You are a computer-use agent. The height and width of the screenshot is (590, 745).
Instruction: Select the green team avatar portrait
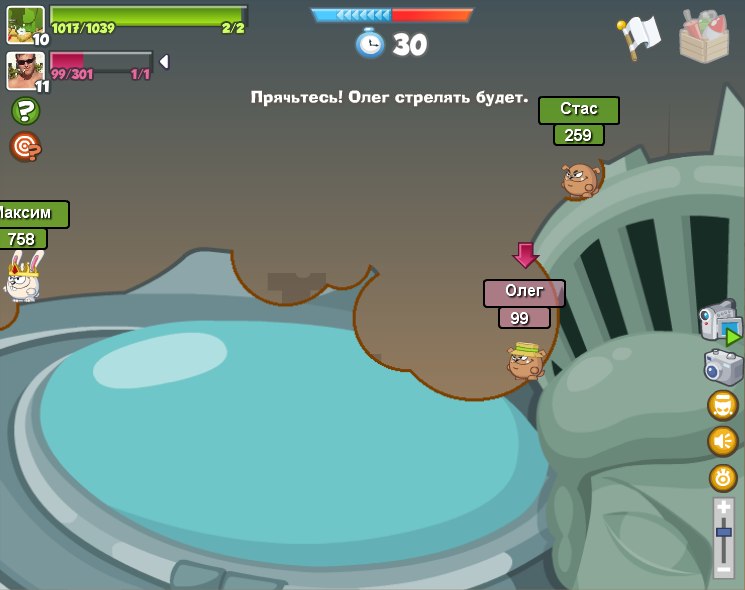point(25,24)
